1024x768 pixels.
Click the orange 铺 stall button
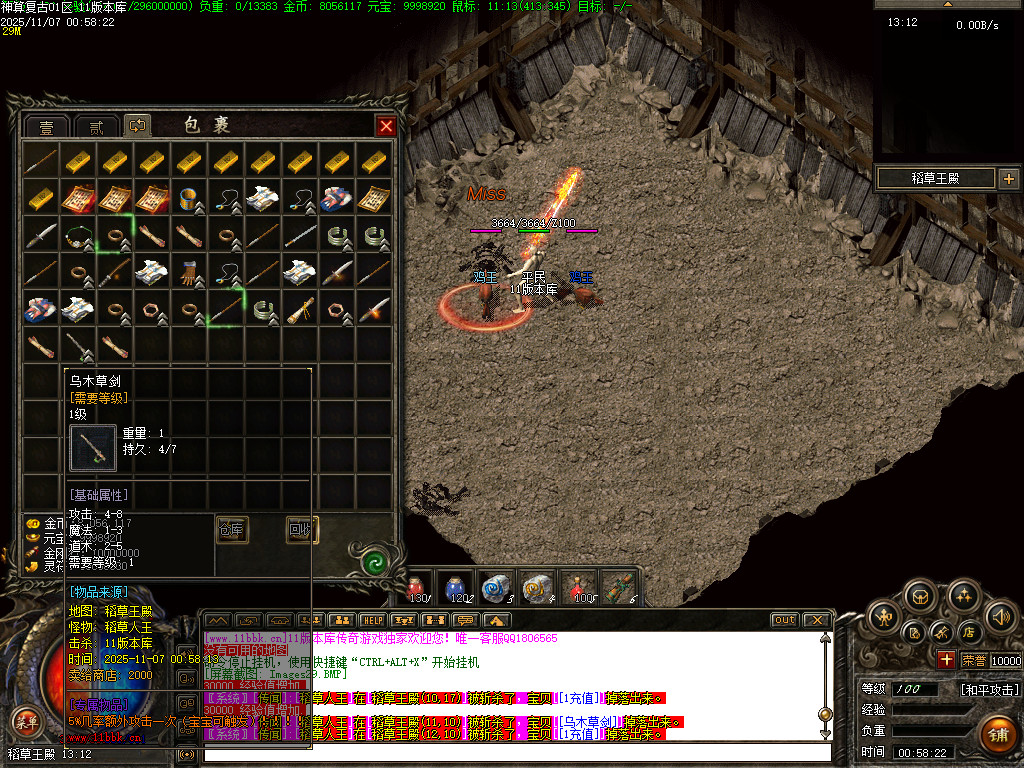(x=998, y=733)
